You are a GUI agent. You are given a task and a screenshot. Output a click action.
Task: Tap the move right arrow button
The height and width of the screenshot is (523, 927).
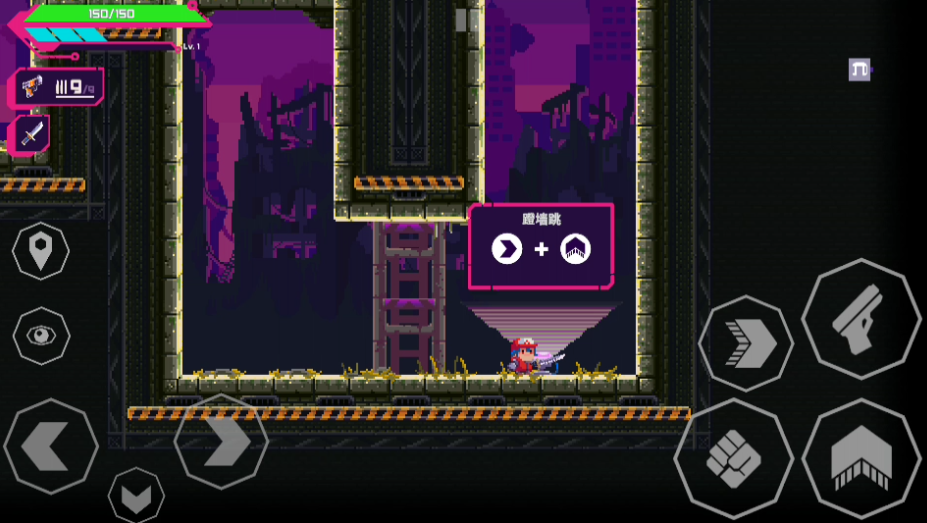222,441
